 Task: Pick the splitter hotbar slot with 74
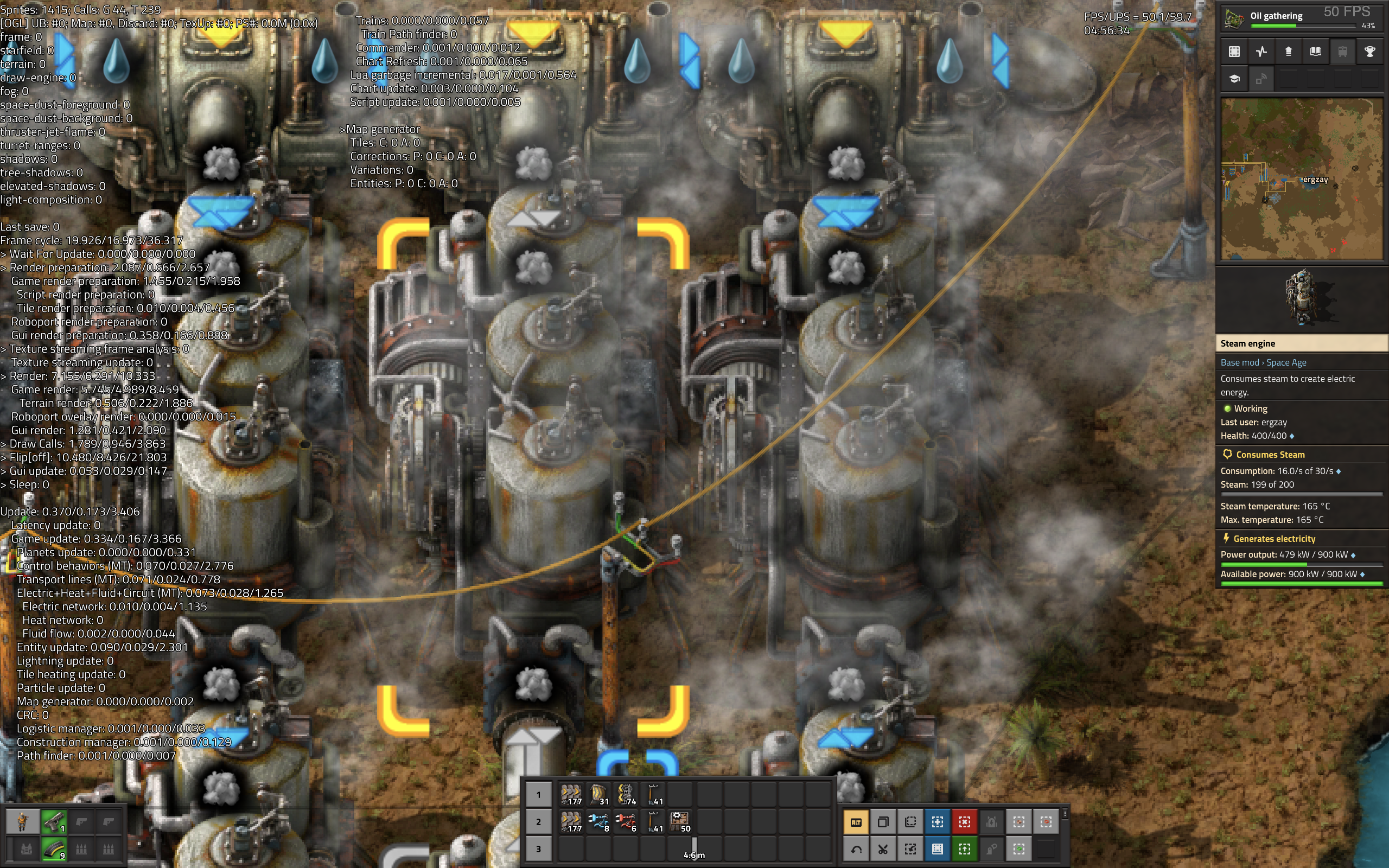[x=626, y=795]
